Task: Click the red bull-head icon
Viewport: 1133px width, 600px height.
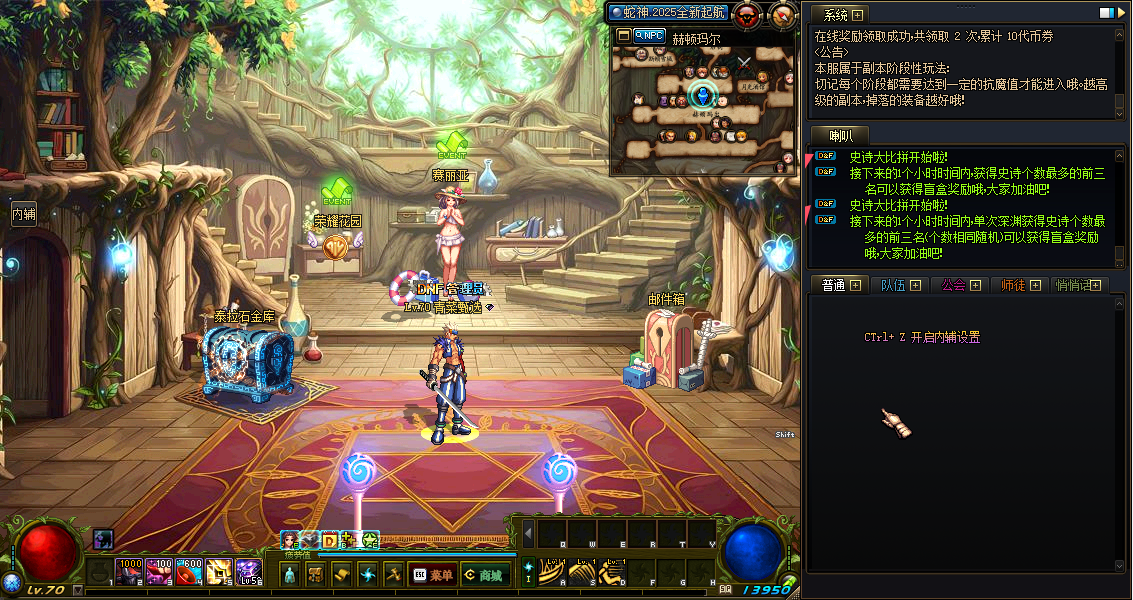Action: point(746,14)
